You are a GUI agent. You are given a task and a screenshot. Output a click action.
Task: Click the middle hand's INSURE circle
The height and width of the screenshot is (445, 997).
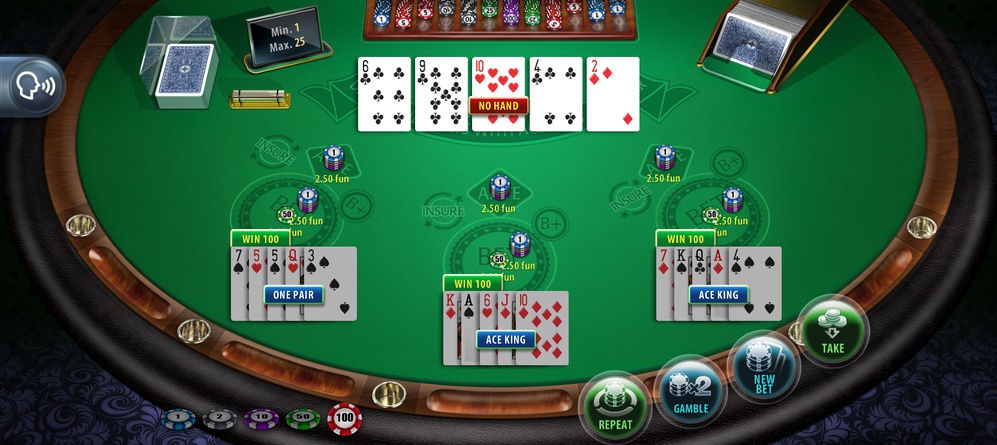[442, 211]
